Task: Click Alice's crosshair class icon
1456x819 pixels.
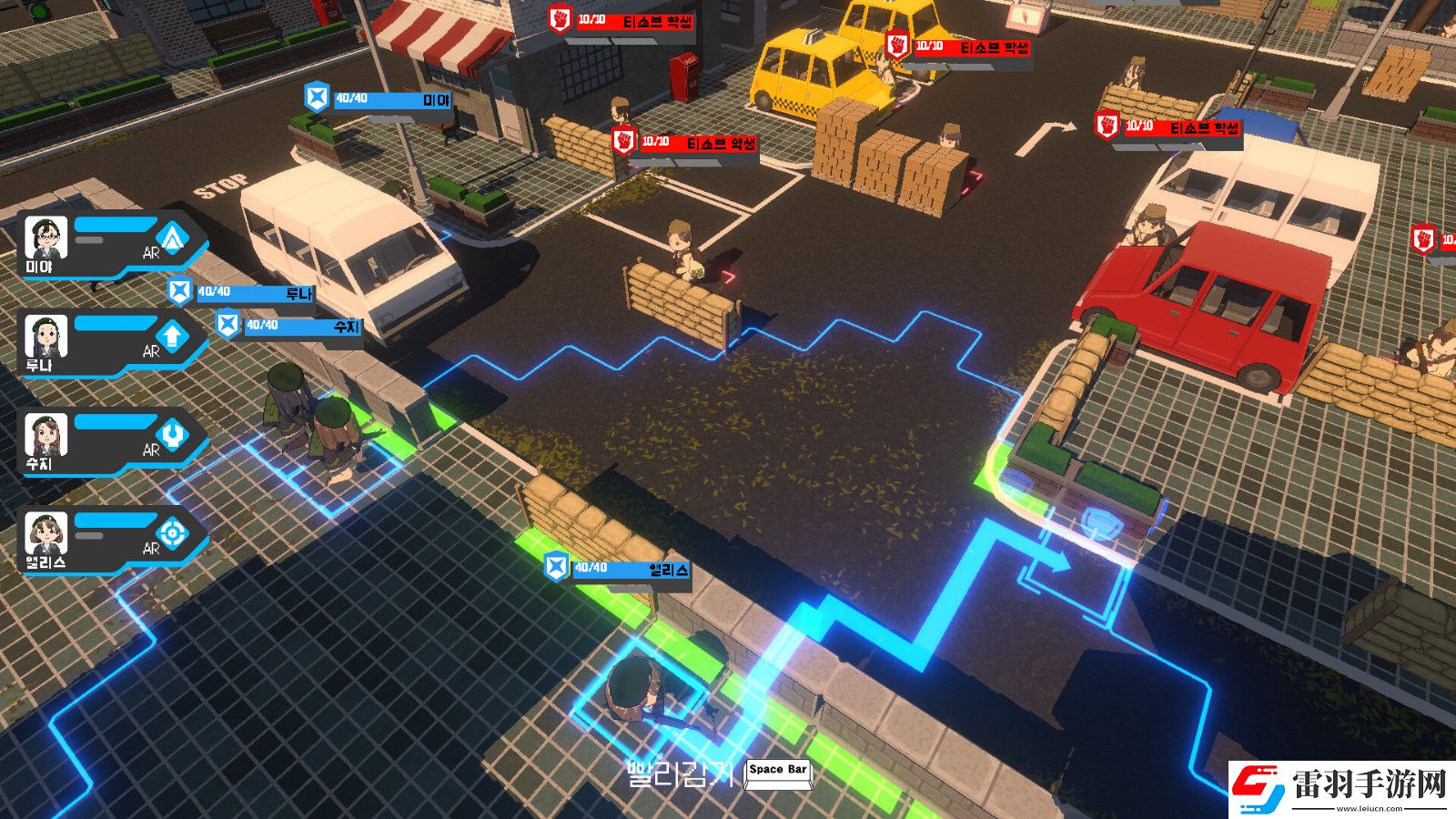Action: pyautogui.click(x=172, y=533)
